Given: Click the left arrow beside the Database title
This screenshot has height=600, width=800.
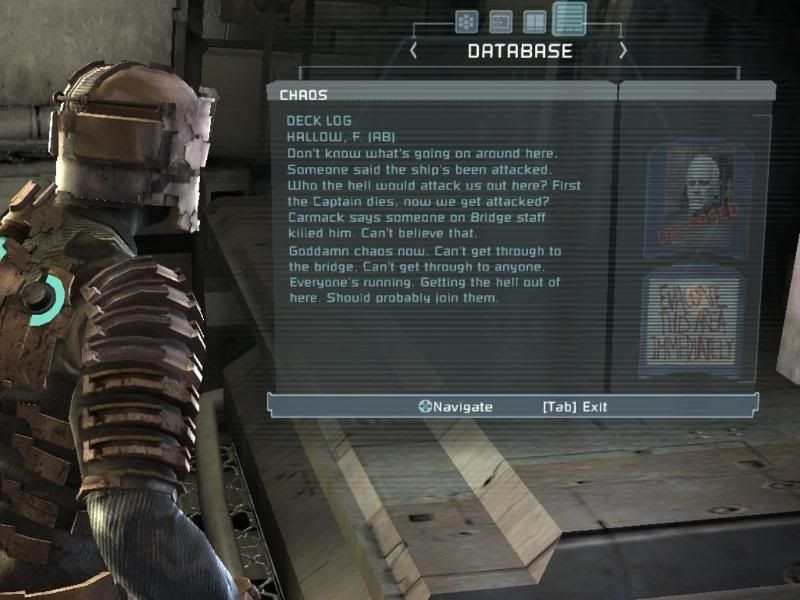Looking at the screenshot, I should pyautogui.click(x=414, y=51).
